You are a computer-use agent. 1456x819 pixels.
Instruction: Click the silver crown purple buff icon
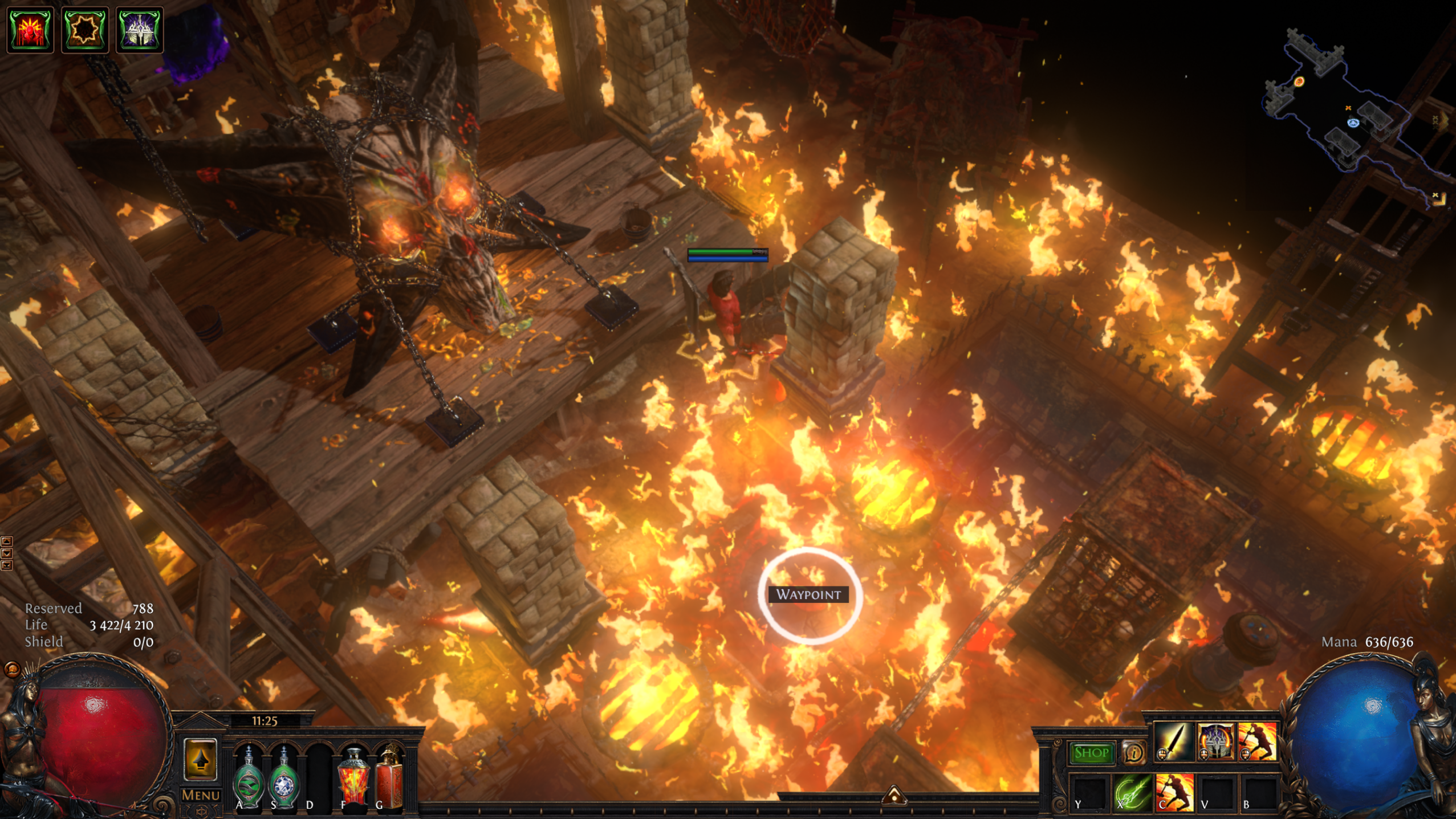click(x=140, y=30)
